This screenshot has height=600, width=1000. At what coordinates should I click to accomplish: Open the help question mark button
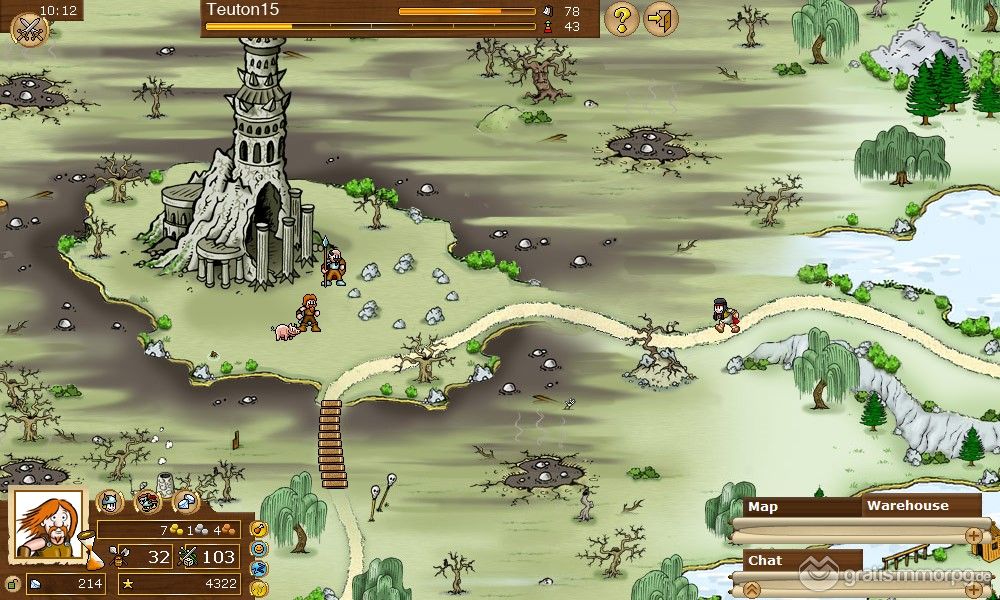click(621, 18)
